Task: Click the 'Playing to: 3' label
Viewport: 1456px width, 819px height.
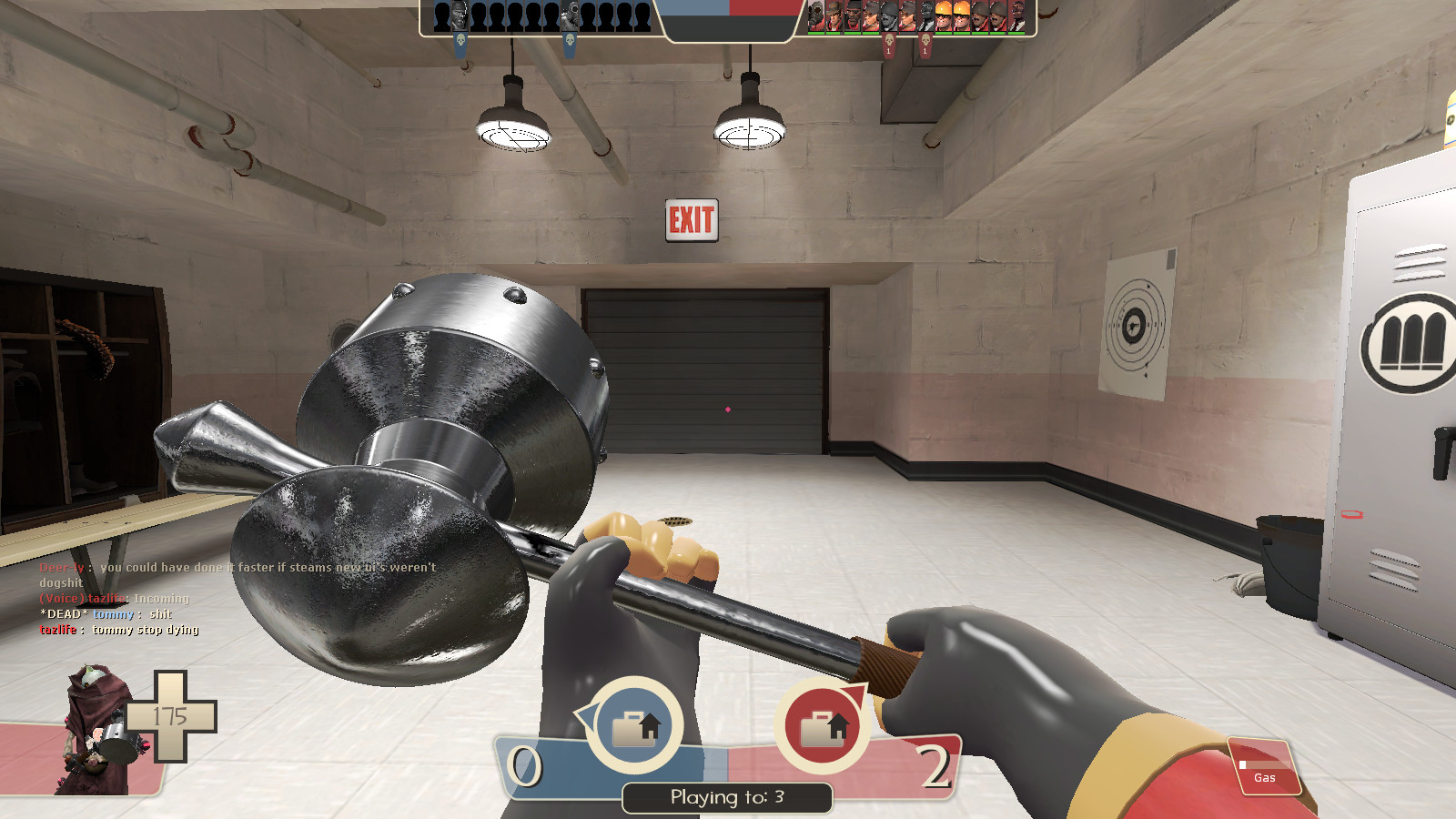Action: tap(728, 795)
